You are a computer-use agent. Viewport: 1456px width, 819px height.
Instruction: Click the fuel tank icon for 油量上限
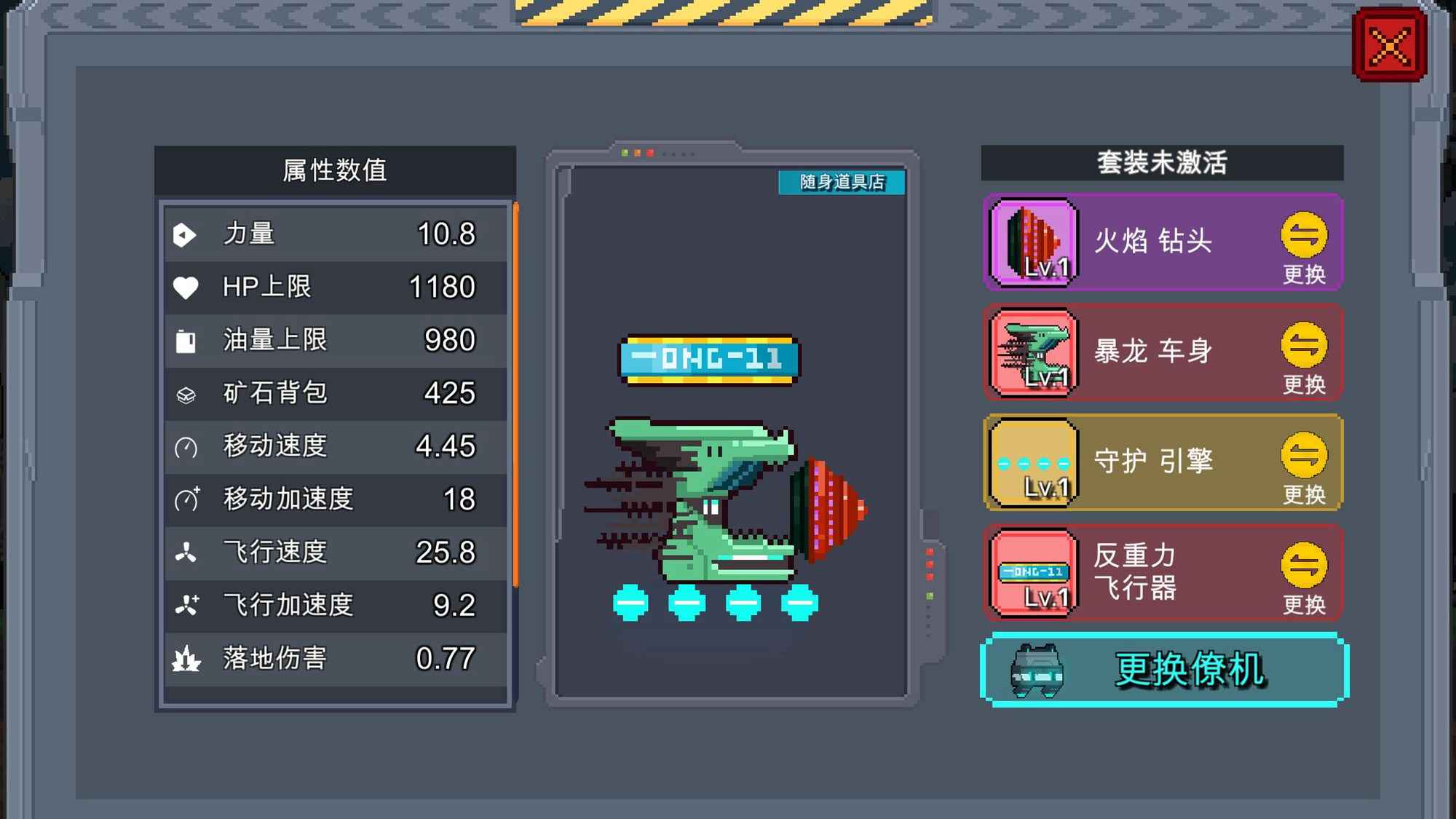coord(188,340)
